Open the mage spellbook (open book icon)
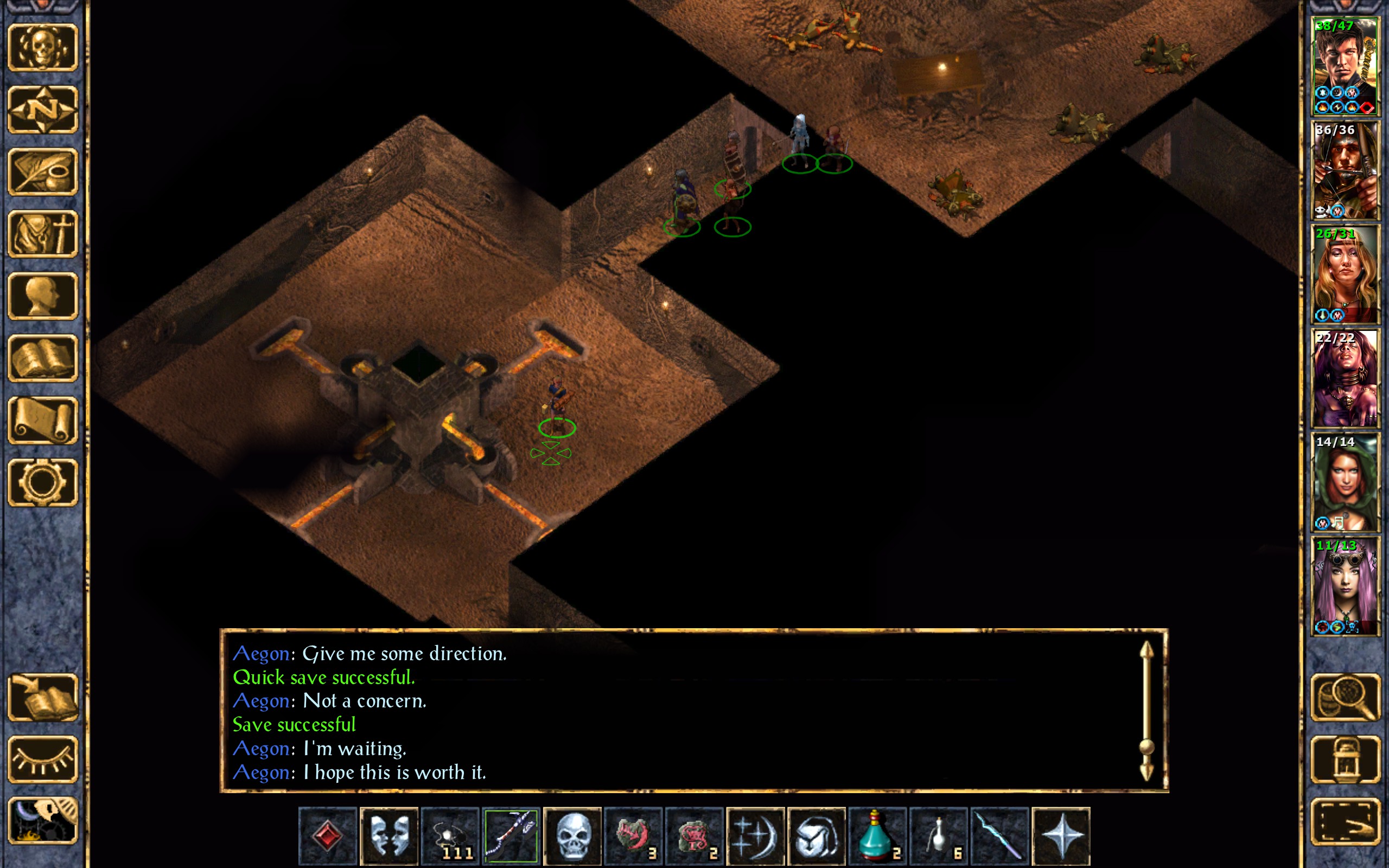1389x868 pixels. click(x=42, y=358)
